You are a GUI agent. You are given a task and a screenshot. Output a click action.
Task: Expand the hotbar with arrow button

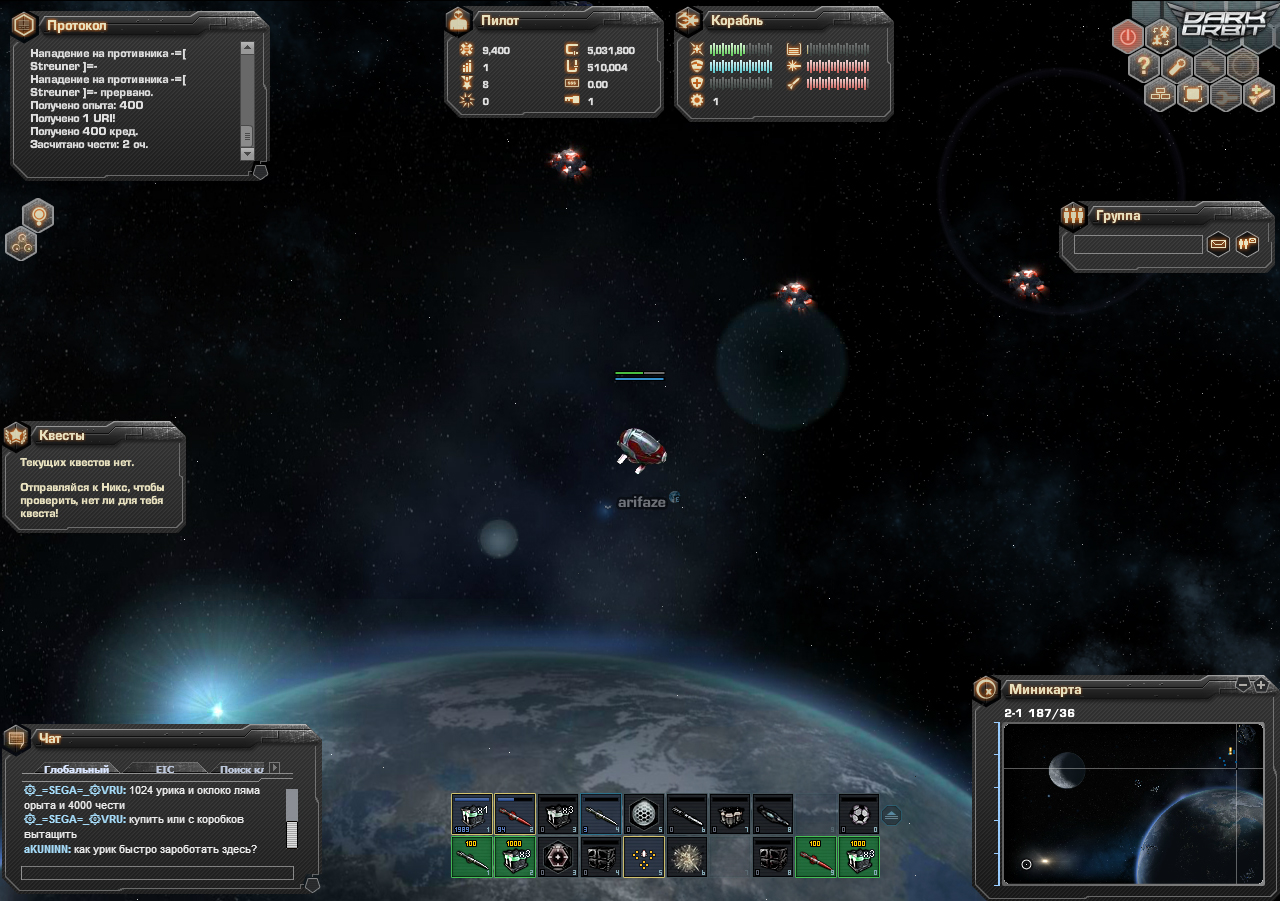[x=892, y=814]
